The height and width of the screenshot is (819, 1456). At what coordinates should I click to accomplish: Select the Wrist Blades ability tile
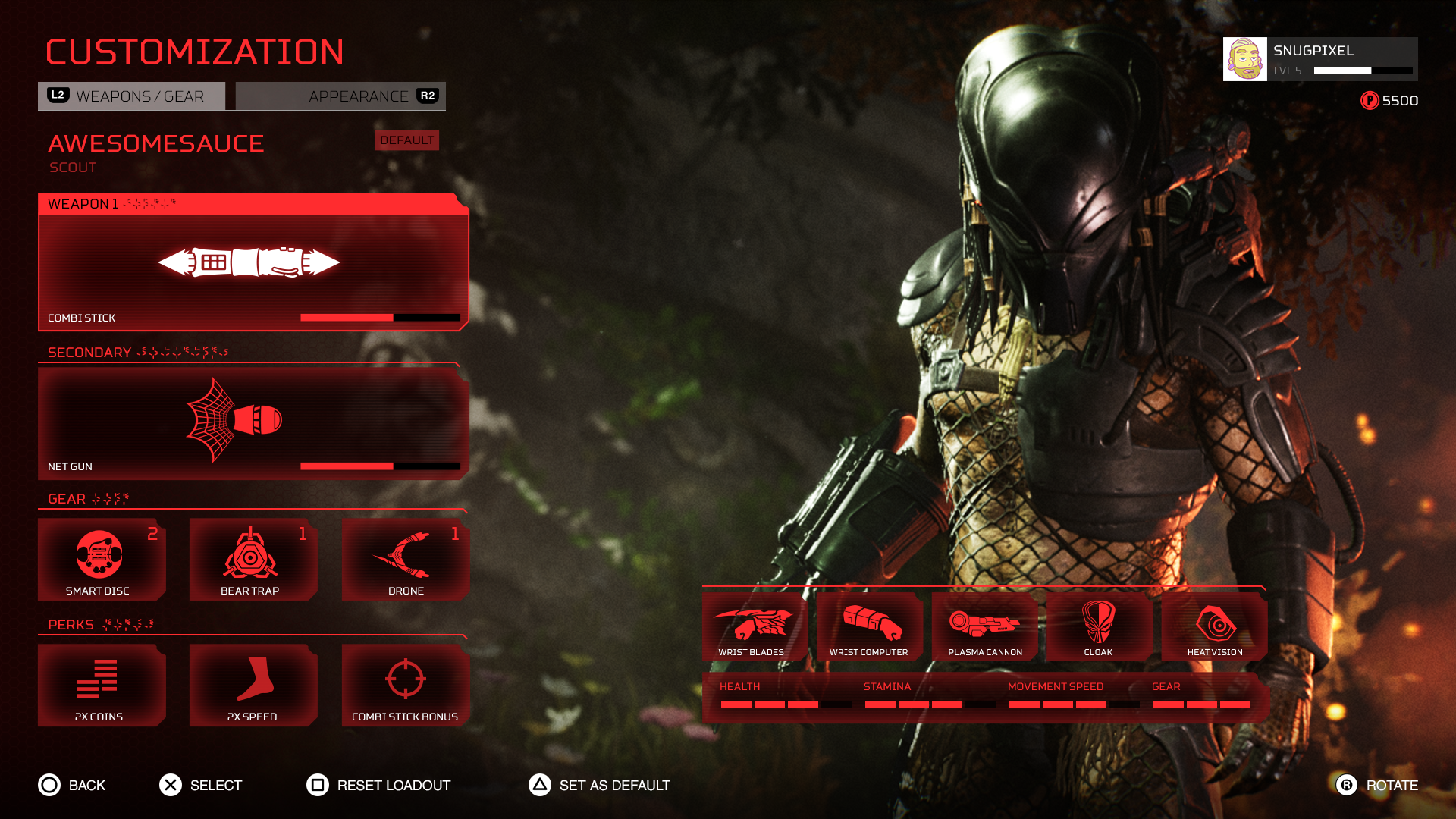pyautogui.click(x=753, y=627)
